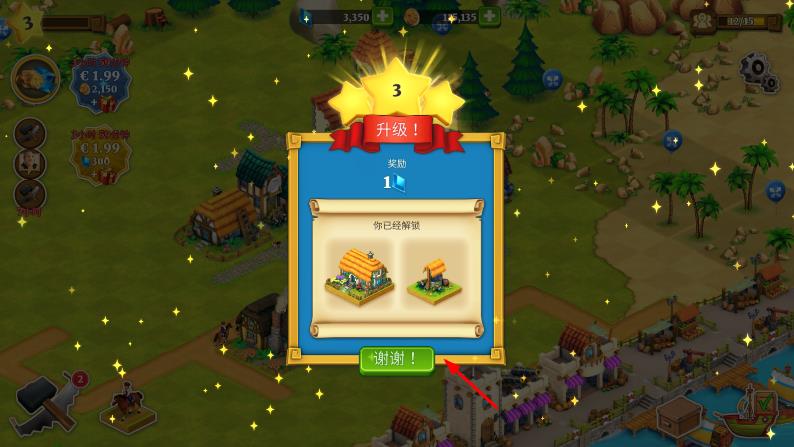Add more gold coins with plus button
Screen dimensions: 794x447
click(x=489, y=16)
